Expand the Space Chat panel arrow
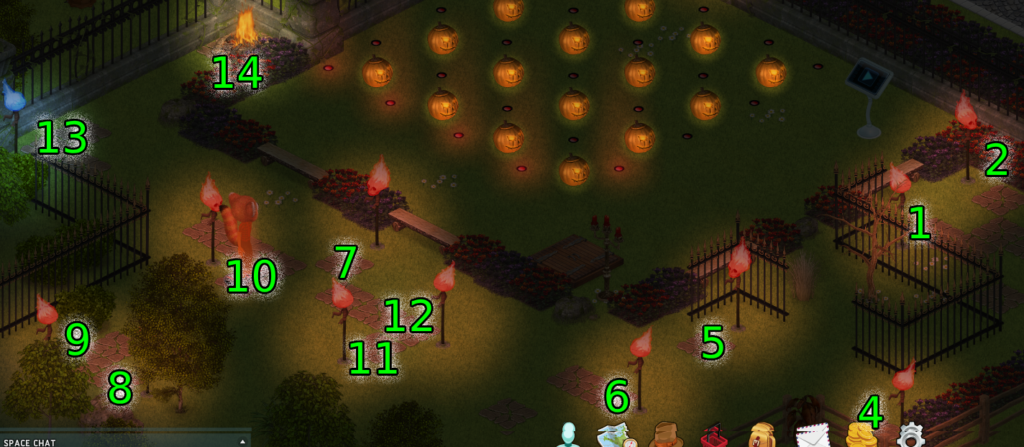 (241, 441)
